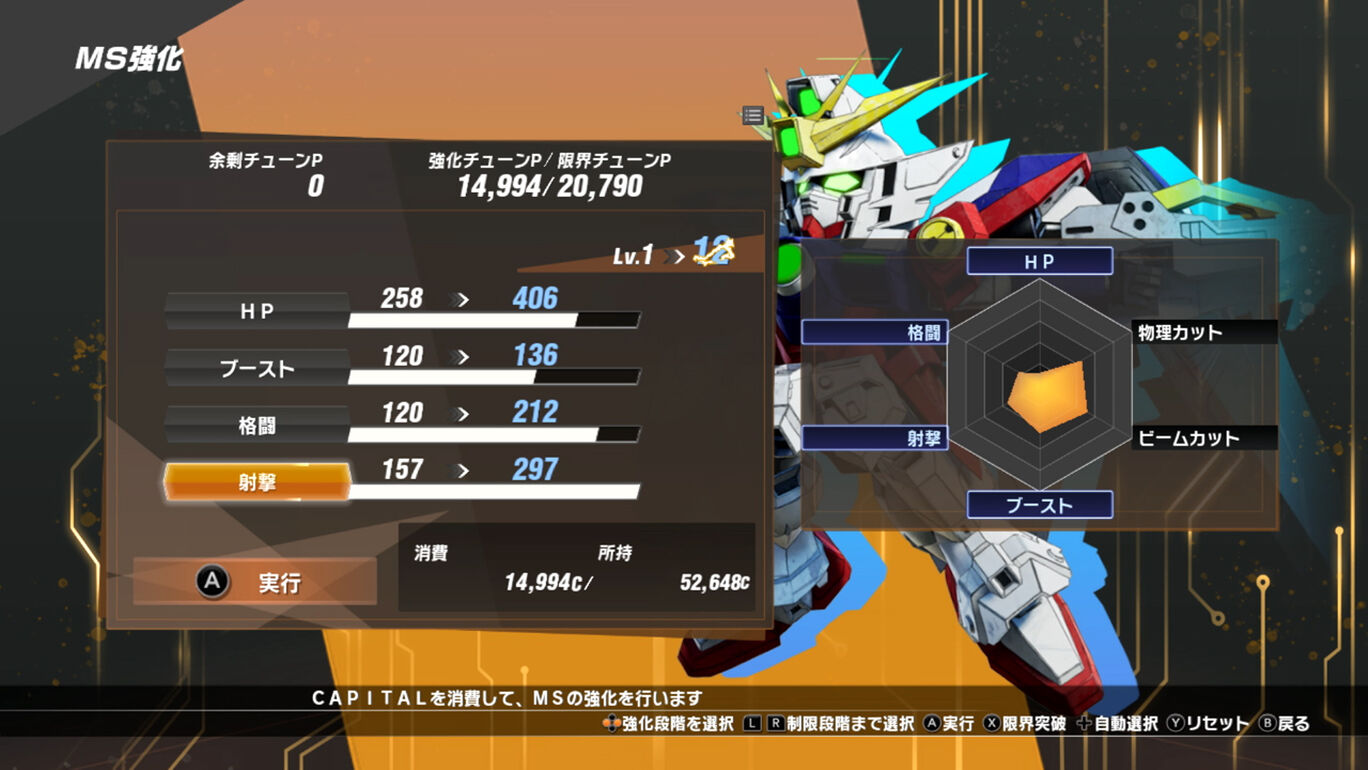Click the L shoulder button icon in the hint bar
This screenshot has height=770, width=1368.
click(750, 723)
